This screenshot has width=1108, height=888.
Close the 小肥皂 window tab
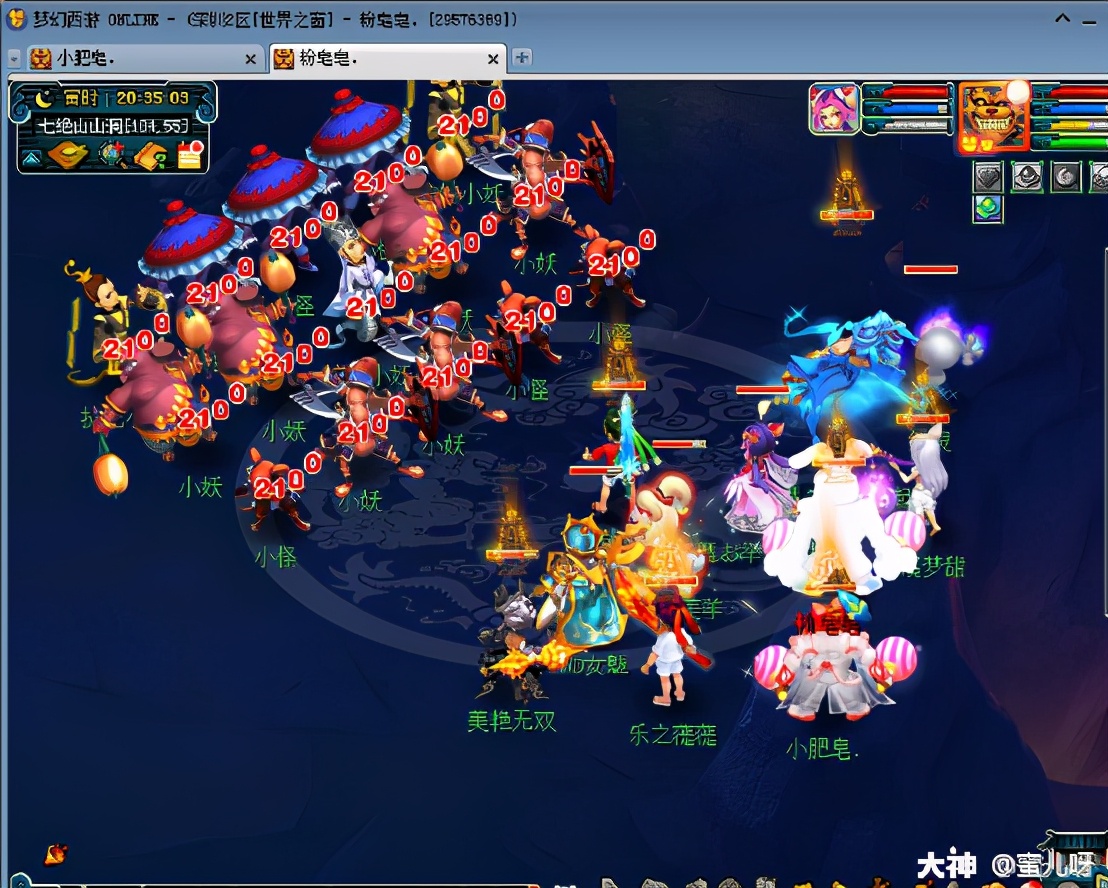(251, 59)
